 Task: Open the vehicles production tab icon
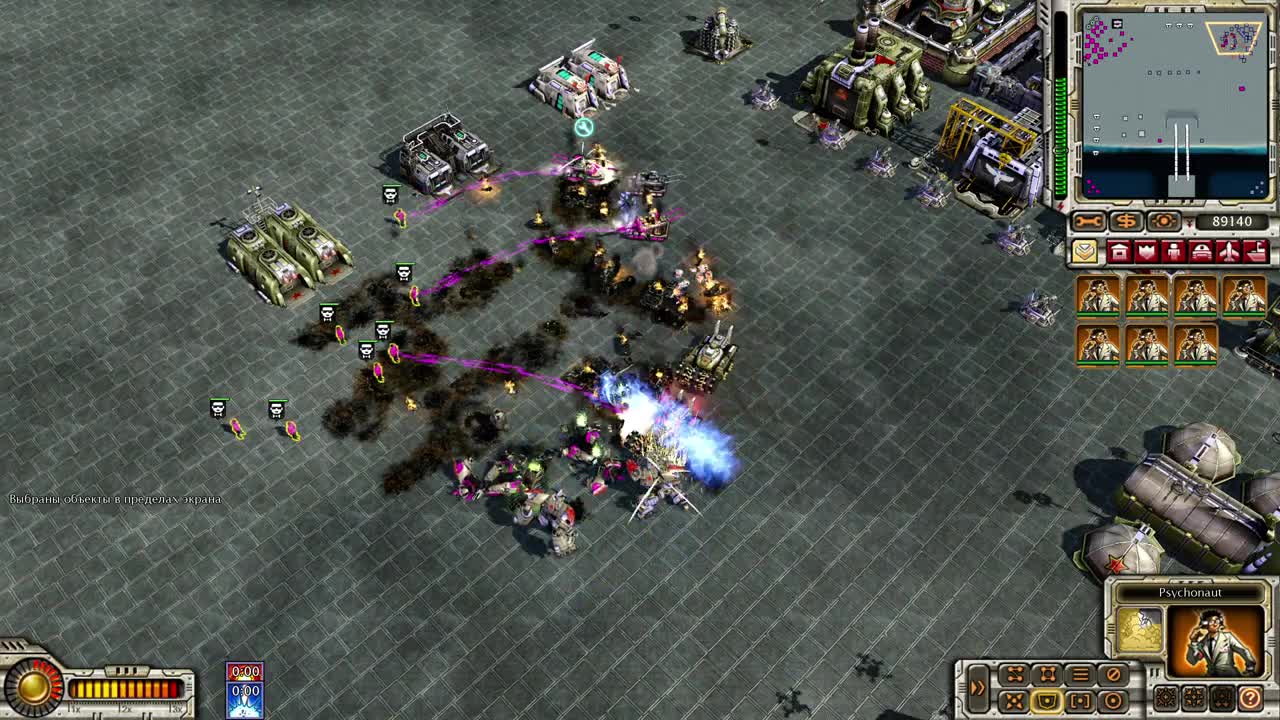tap(1202, 251)
